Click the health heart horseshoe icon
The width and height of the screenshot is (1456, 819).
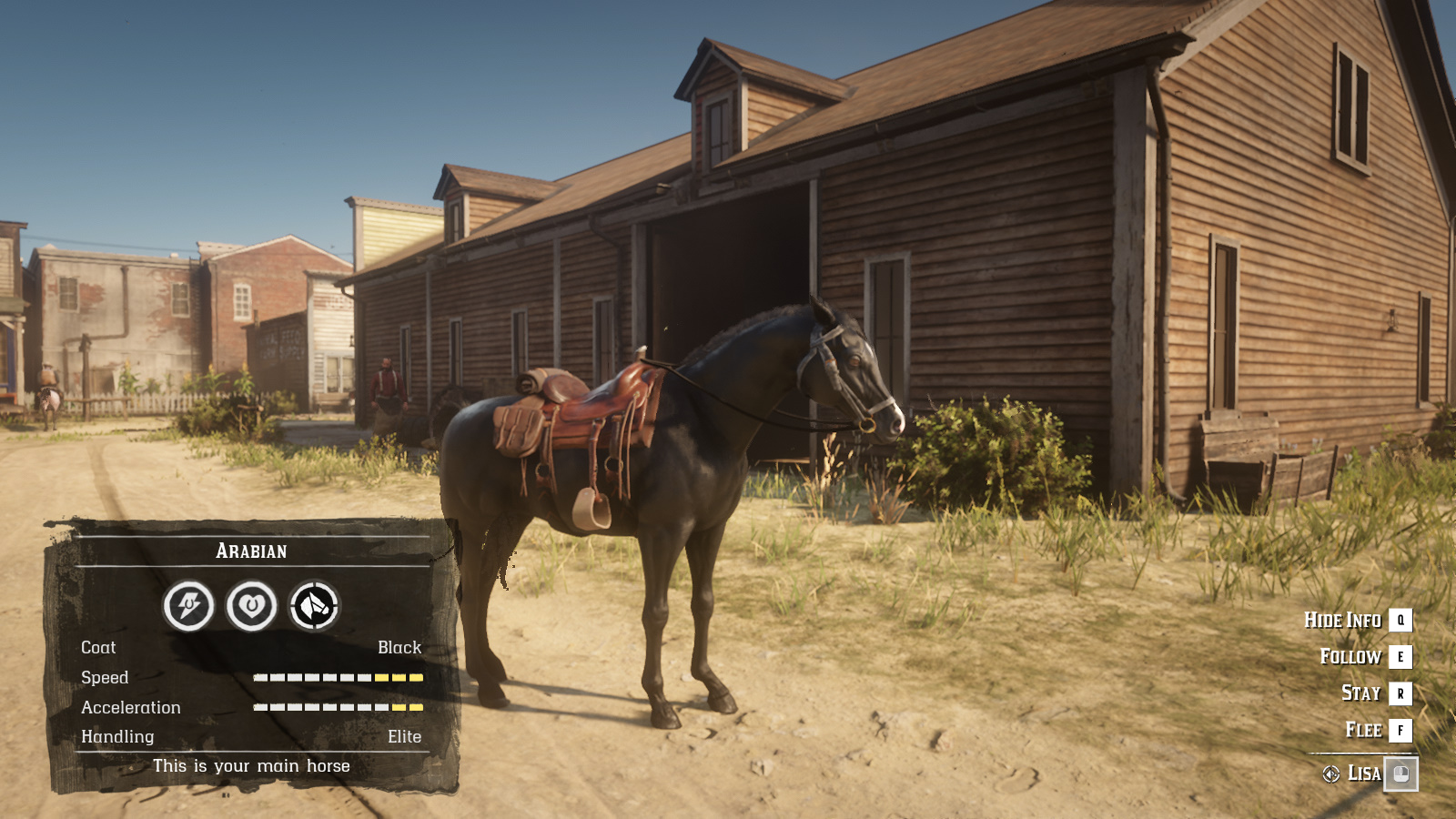point(251,604)
